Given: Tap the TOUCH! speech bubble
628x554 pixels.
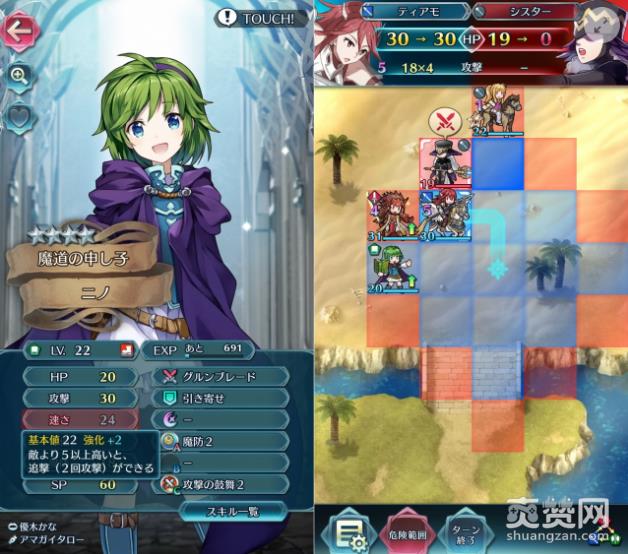Looking at the screenshot, I should click(262, 17).
